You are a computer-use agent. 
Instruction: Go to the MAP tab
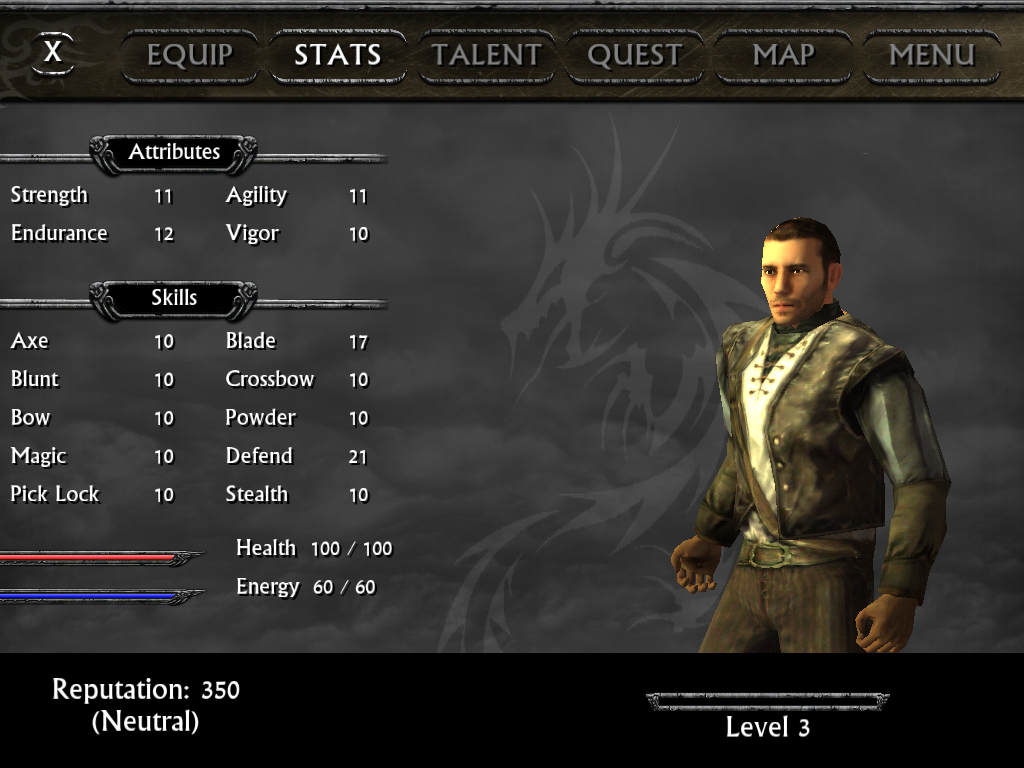click(x=783, y=55)
